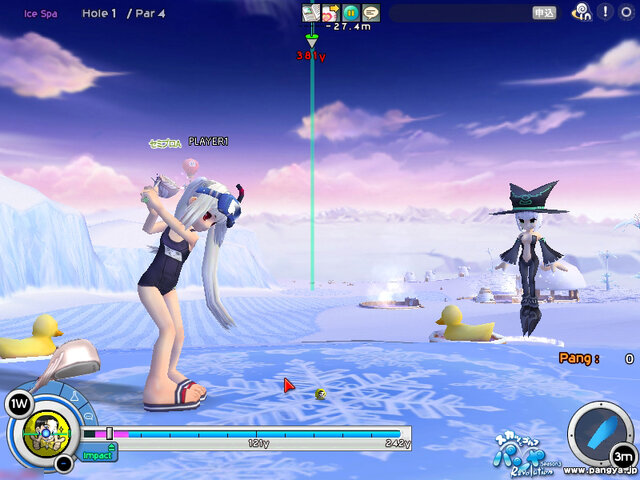Click the minus button below the caddie portrait
The image size is (640, 480).
coord(63,463)
